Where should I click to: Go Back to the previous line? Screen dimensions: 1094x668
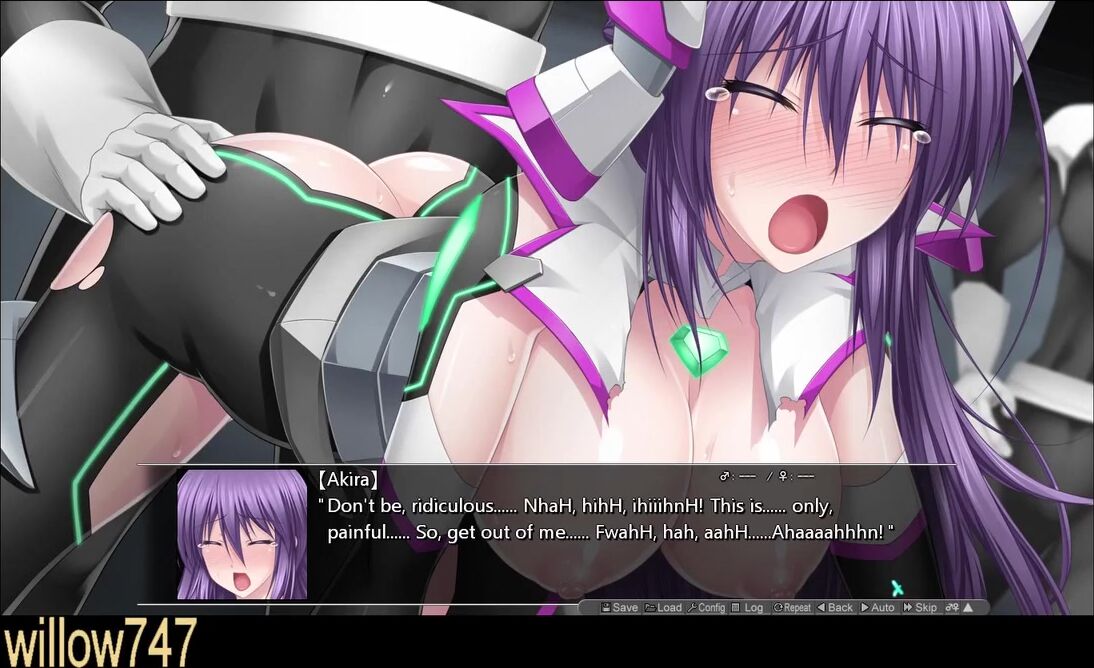pos(835,607)
